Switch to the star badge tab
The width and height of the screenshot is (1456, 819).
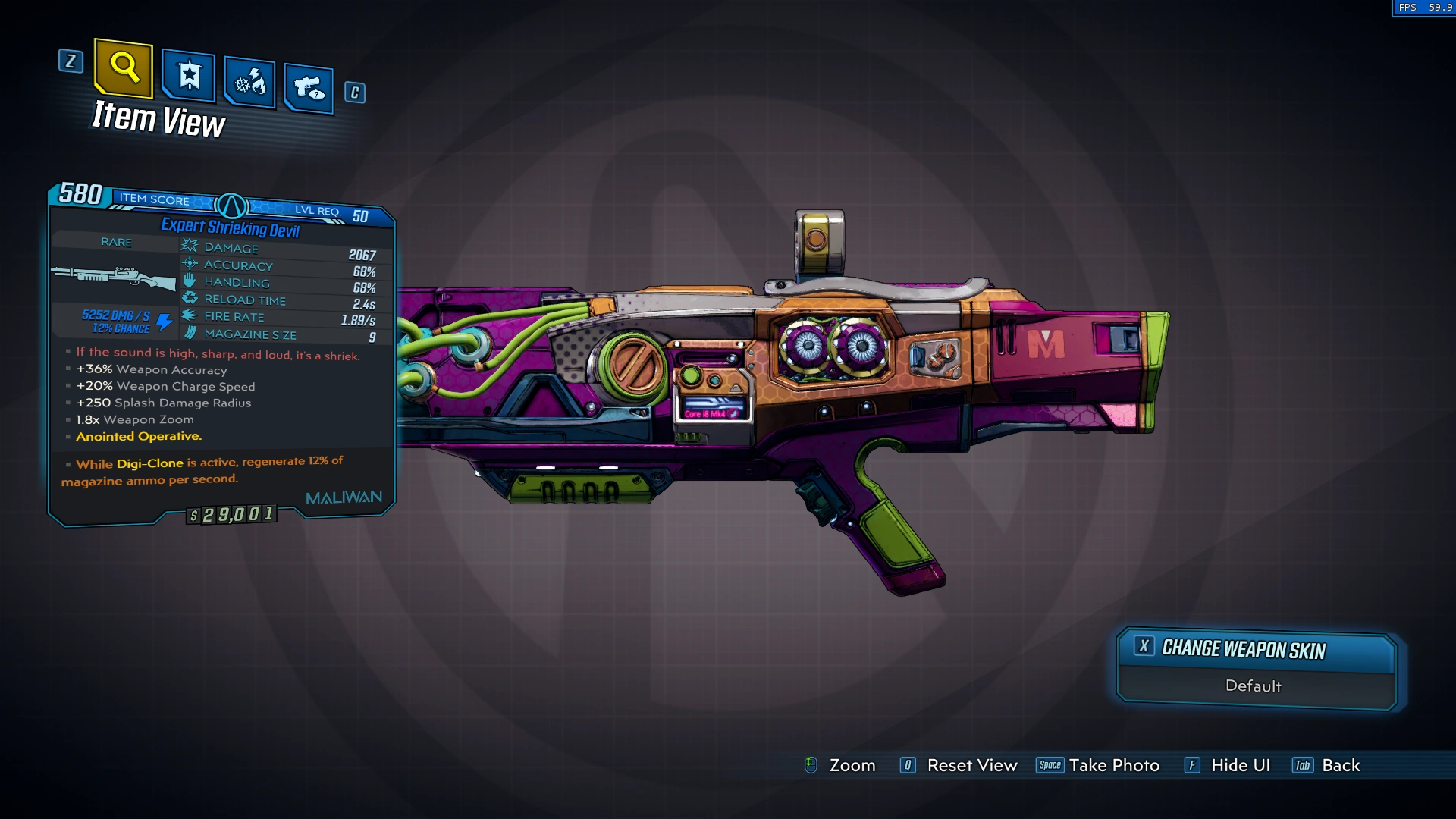point(189,76)
